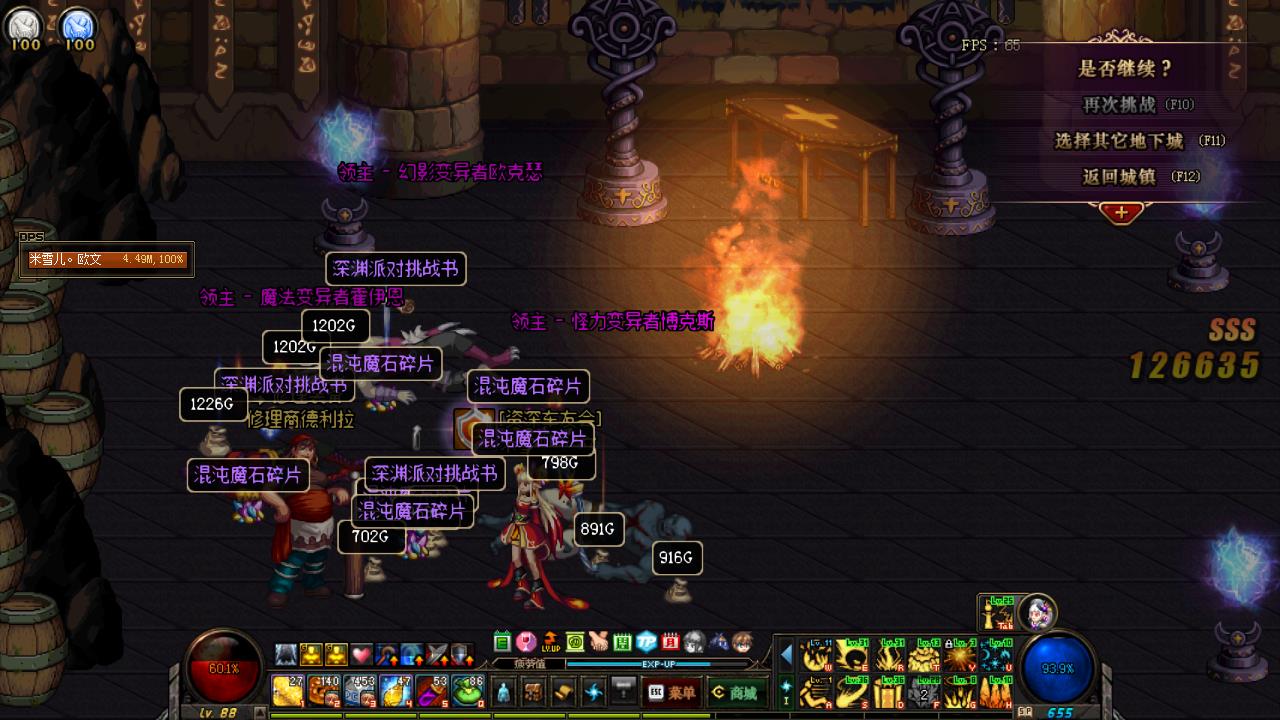The width and height of the screenshot is (1280, 720).
Task: Use the green pouch consumable with count 86
Action: [468, 690]
